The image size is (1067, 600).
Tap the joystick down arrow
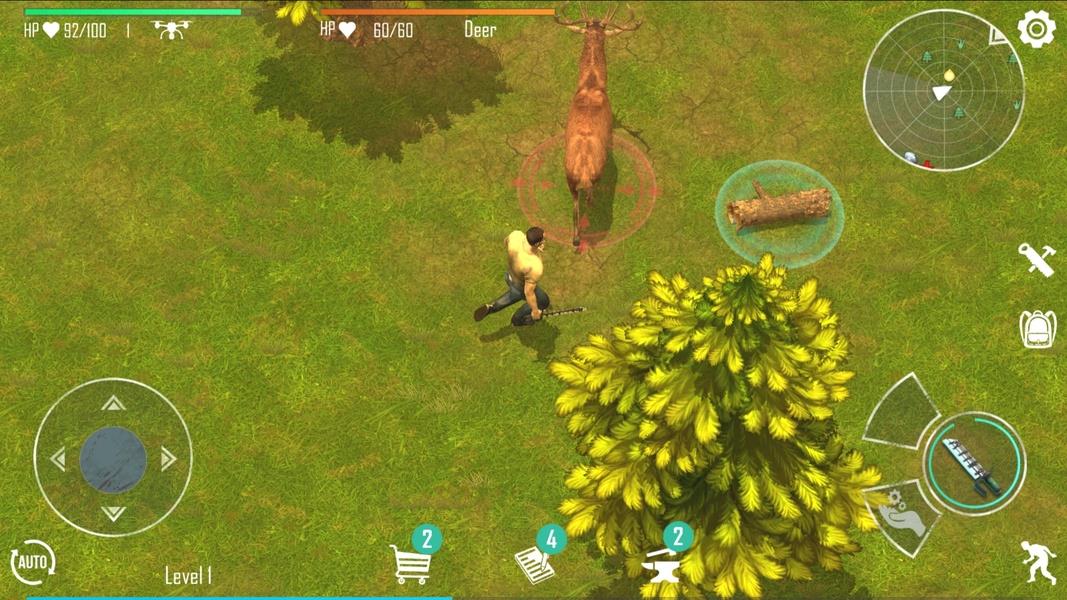click(x=114, y=513)
